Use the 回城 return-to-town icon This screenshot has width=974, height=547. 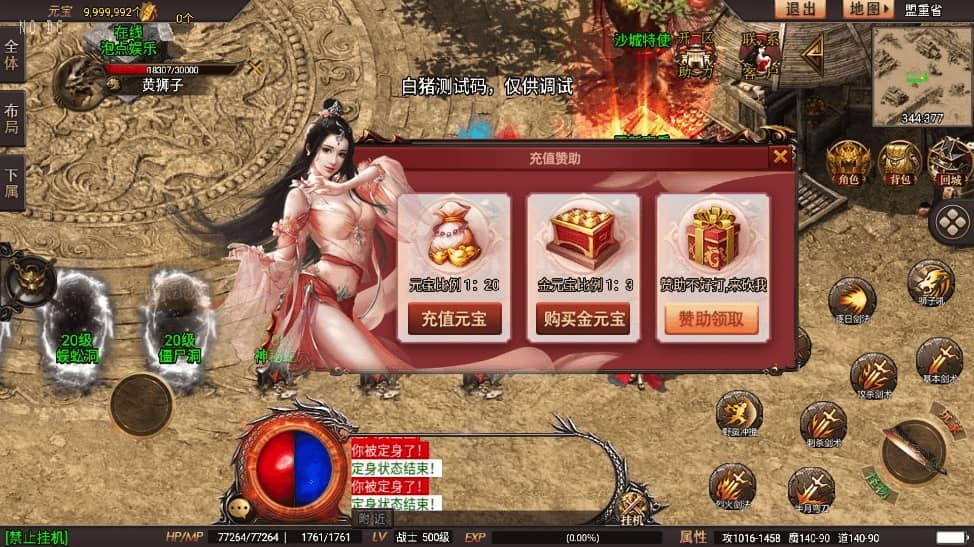click(949, 162)
